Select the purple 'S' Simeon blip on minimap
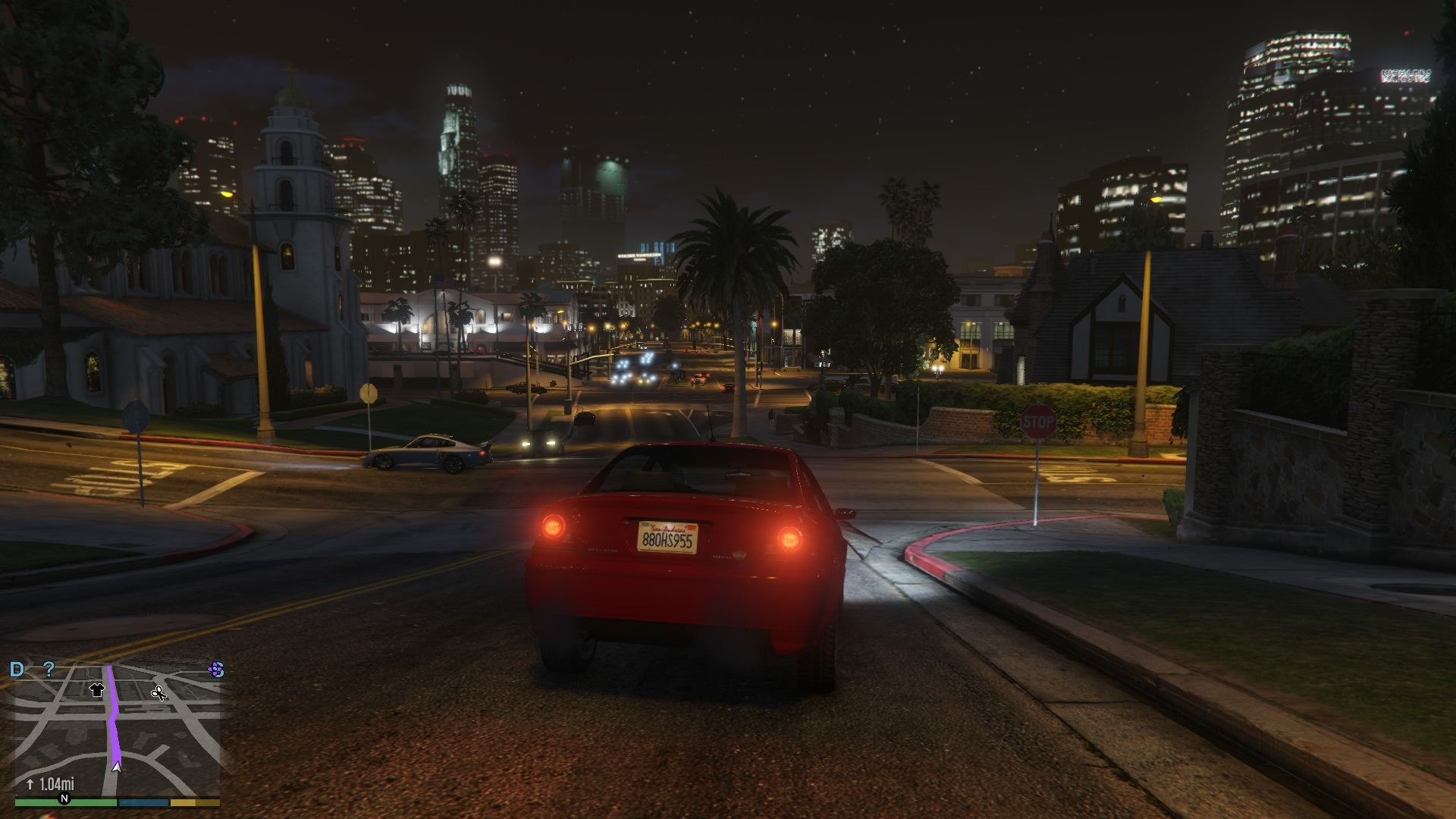This screenshot has height=819, width=1456. click(216, 670)
